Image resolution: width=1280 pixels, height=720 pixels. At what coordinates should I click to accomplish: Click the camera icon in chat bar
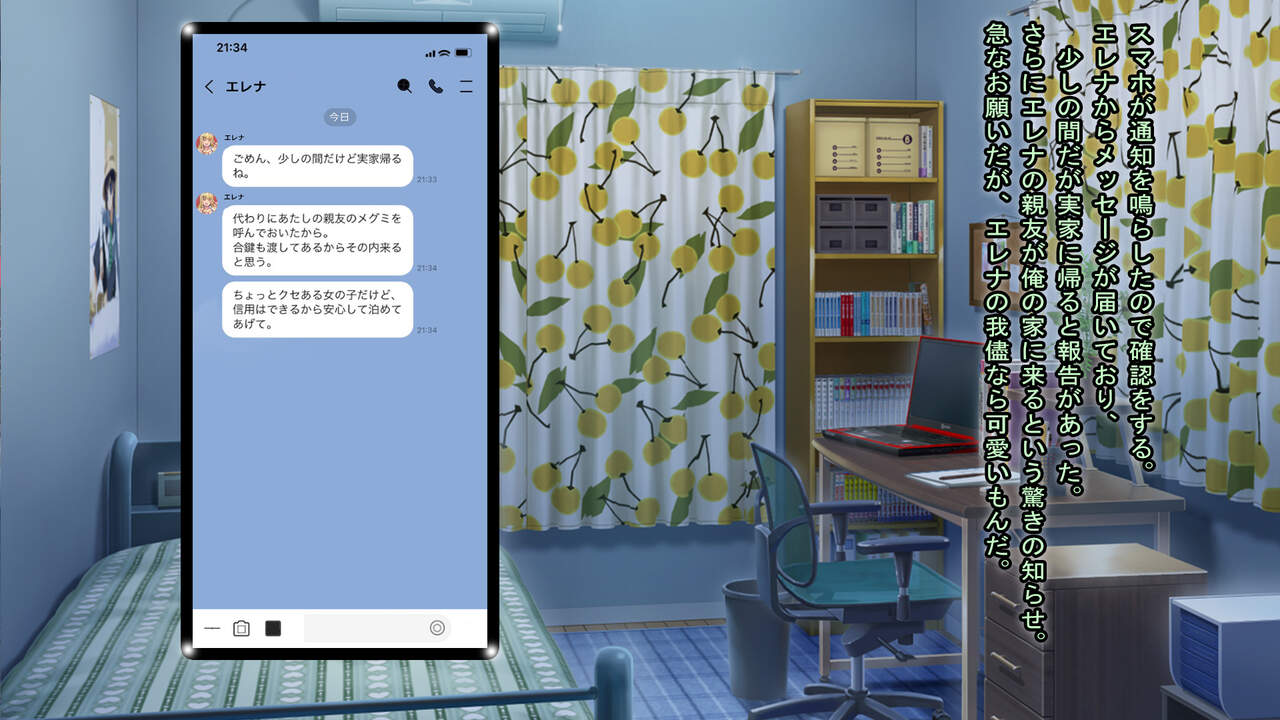(x=241, y=628)
